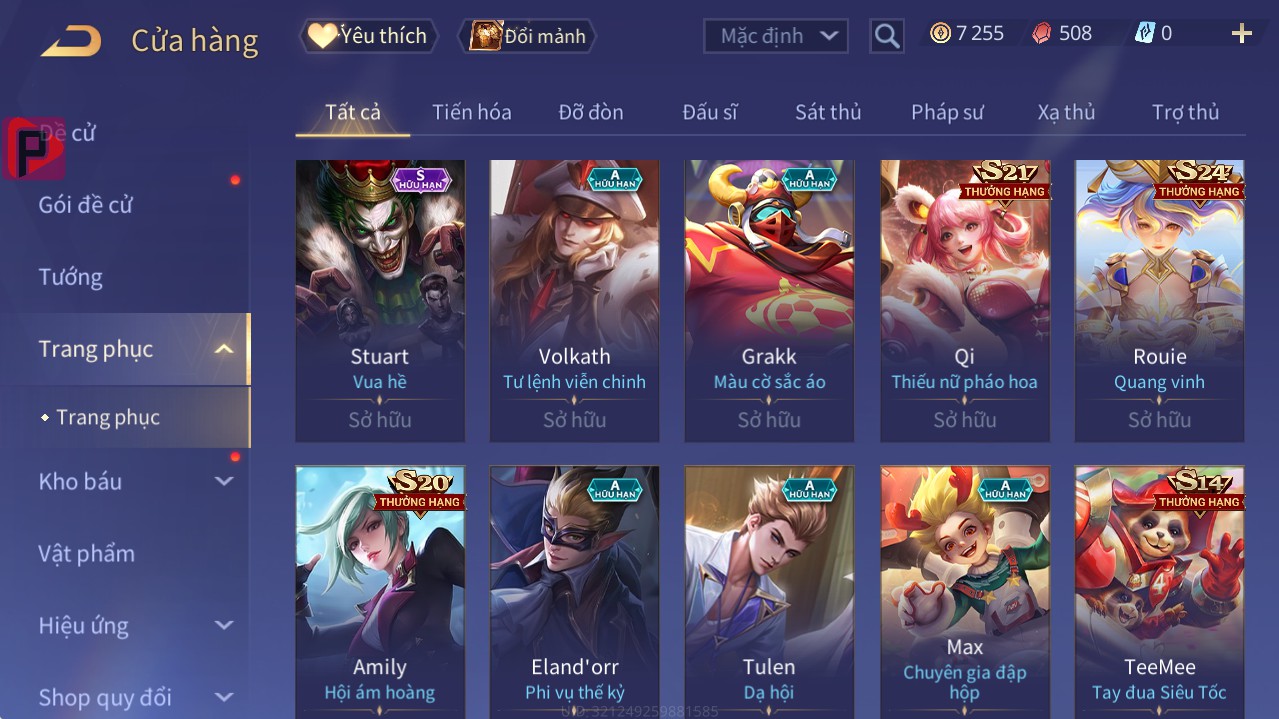Open the Đổi mảnh exchange
This screenshot has height=719, width=1279.
tap(527, 36)
